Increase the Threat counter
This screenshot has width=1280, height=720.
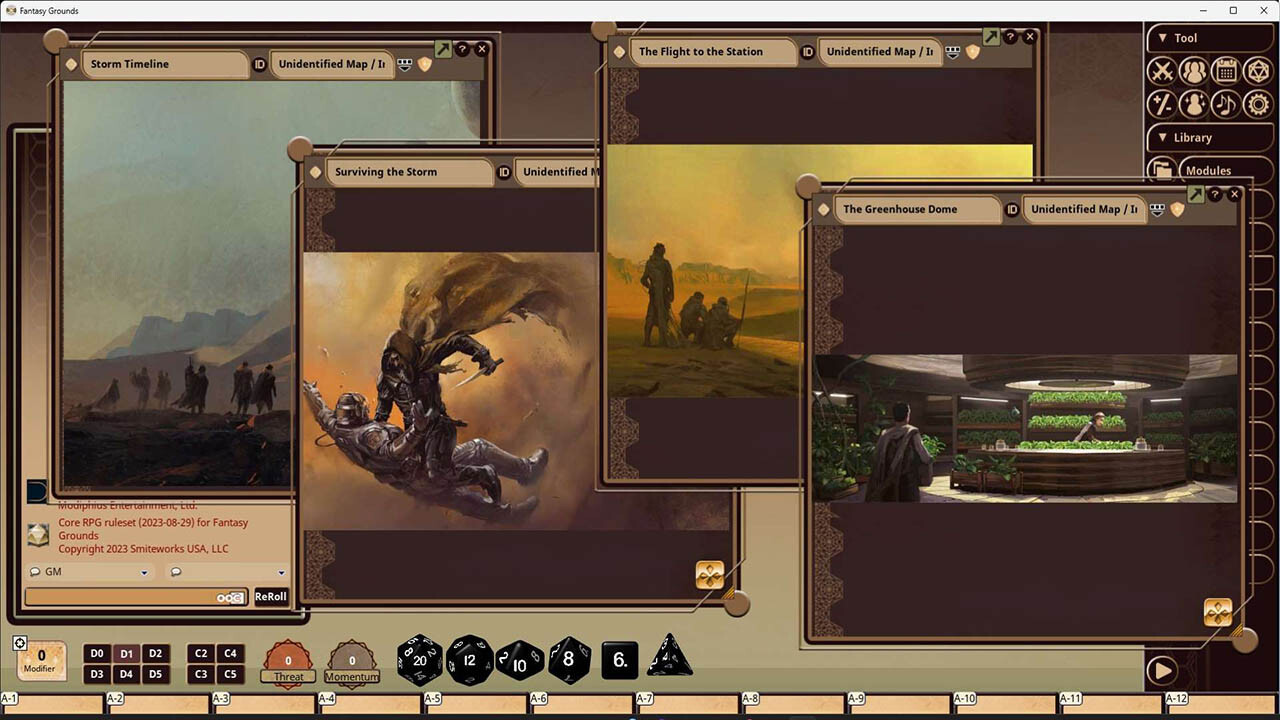(x=288, y=660)
